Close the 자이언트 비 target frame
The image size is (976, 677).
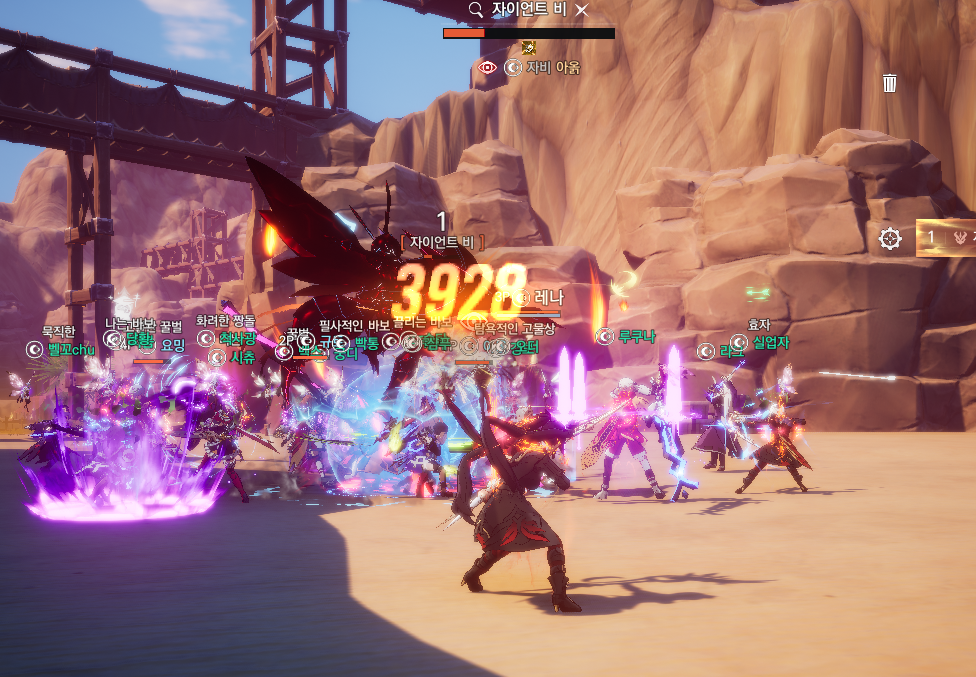[x=582, y=9]
